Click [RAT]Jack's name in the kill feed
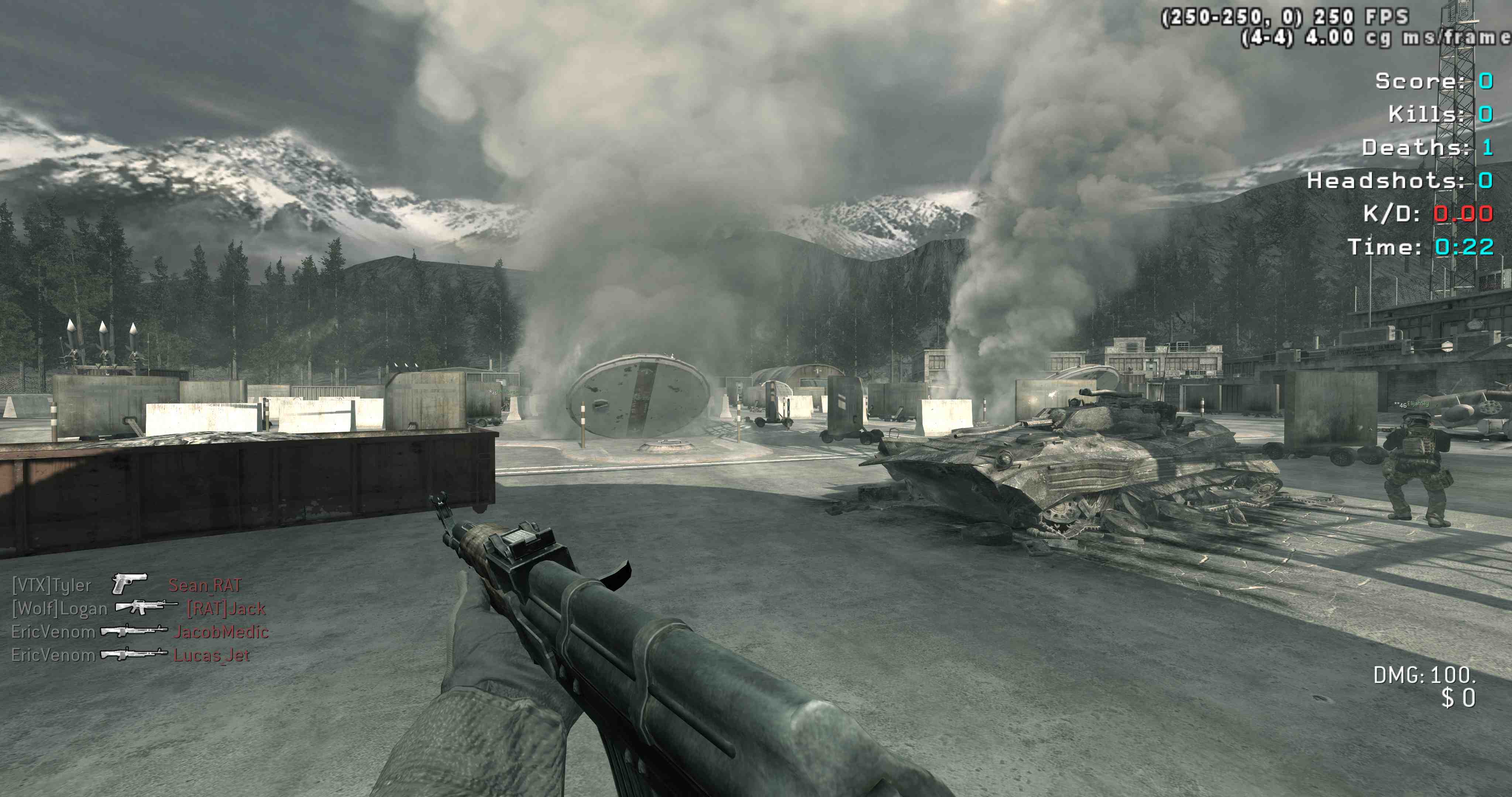Image resolution: width=1512 pixels, height=797 pixels. click(227, 608)
